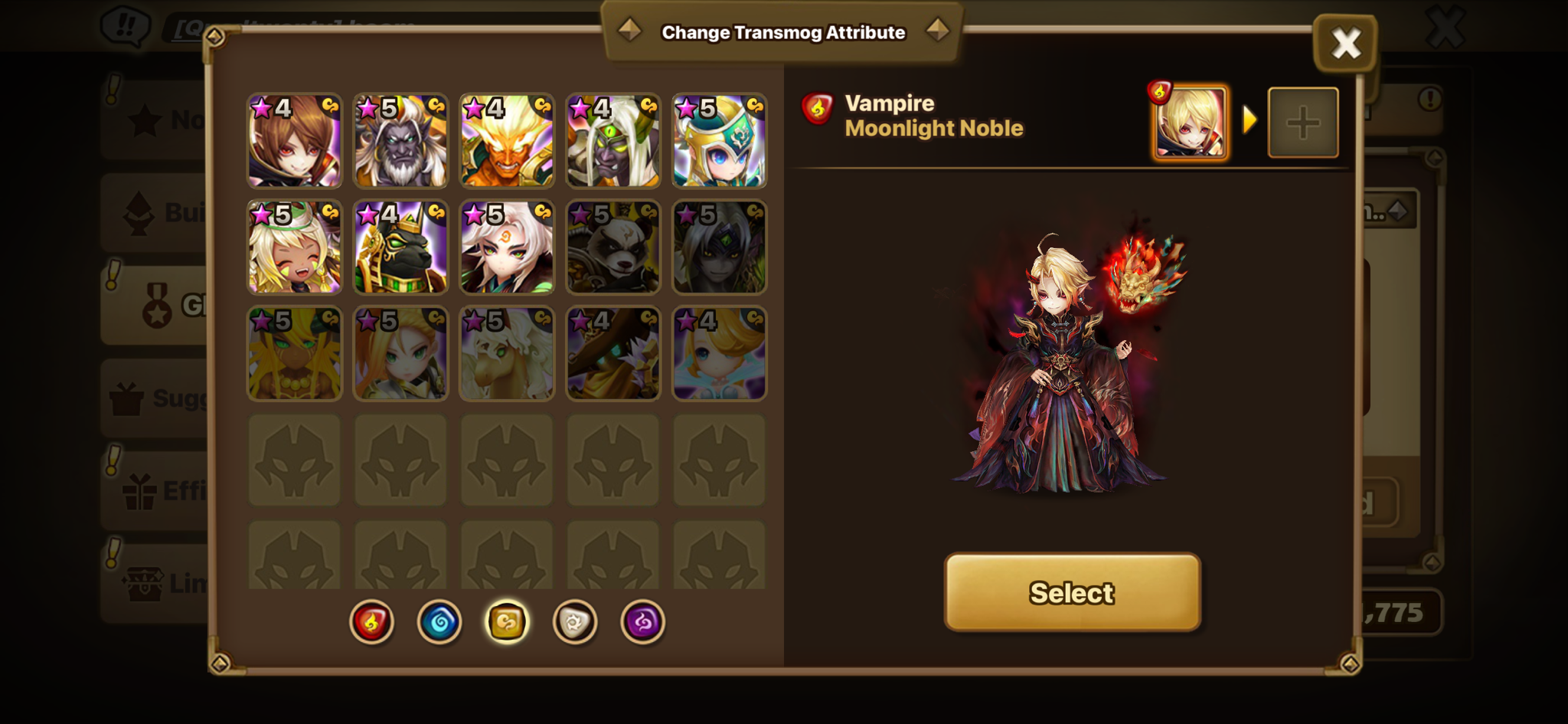This screenshot has height=724, width=1568.
Task: Select the grey-bearded beast monster portrait
Action: click(400, 141)
